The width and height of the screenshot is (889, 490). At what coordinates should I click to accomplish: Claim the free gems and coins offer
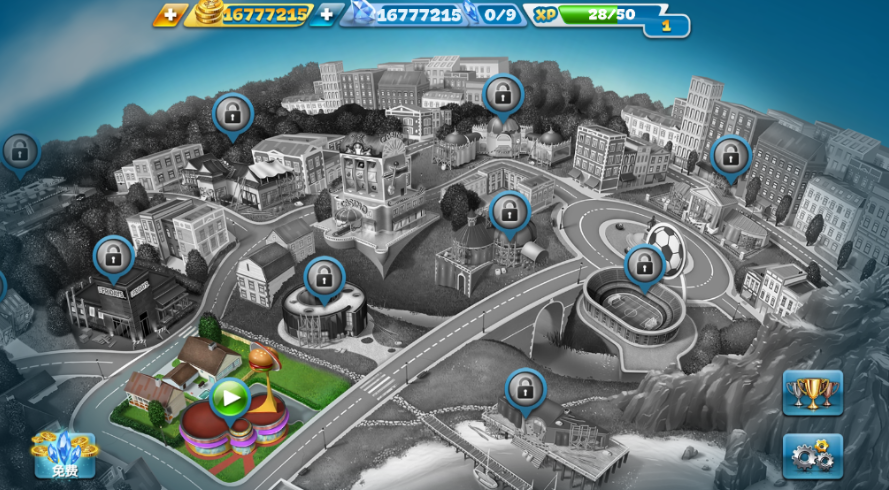pos(64,454)
